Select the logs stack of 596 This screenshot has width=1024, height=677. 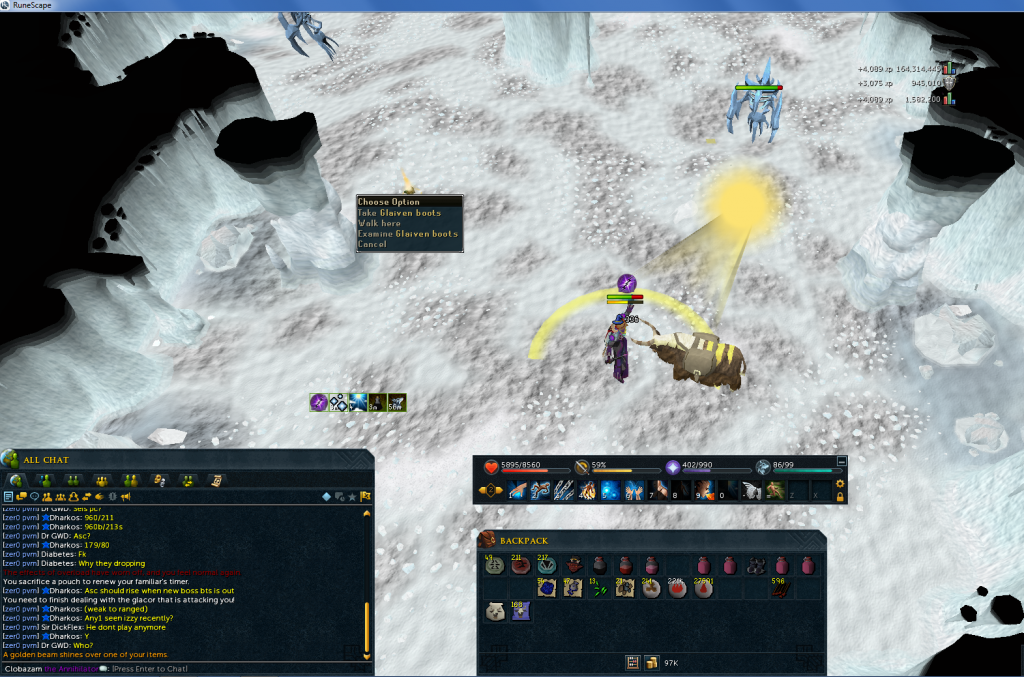click(783, 589)
